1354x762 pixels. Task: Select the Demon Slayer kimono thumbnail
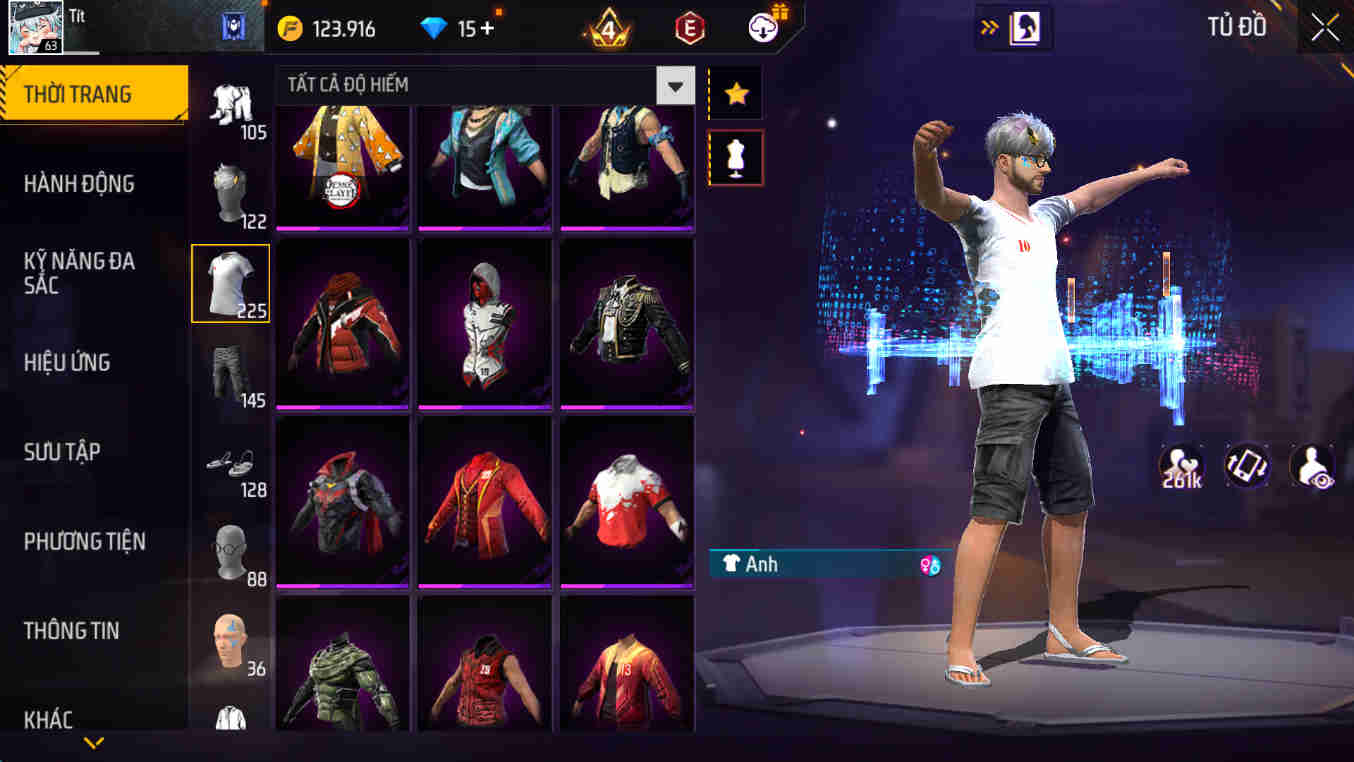tap(343, 163)
